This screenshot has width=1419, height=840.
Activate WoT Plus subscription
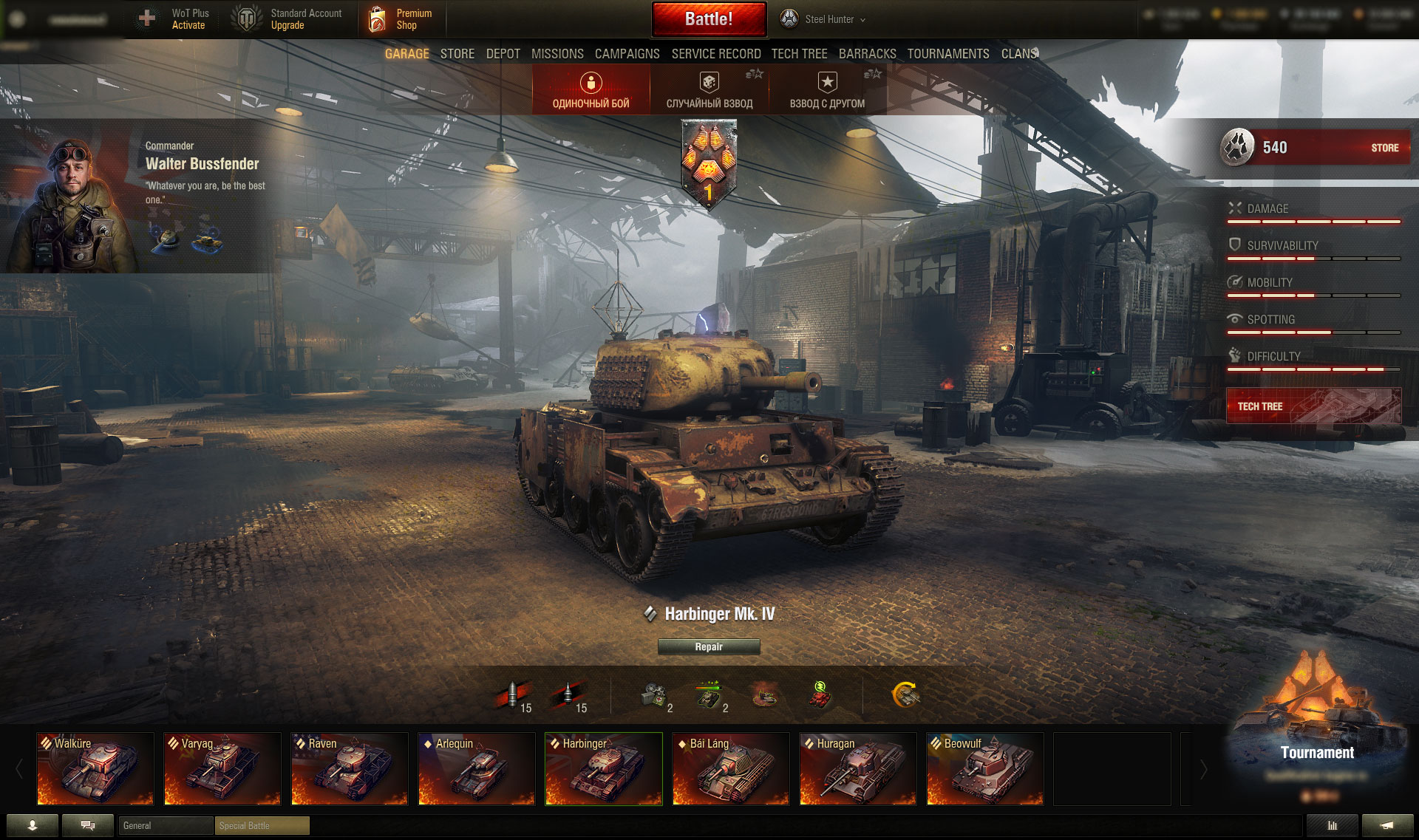pyautogui.click(x=180, y=19)
